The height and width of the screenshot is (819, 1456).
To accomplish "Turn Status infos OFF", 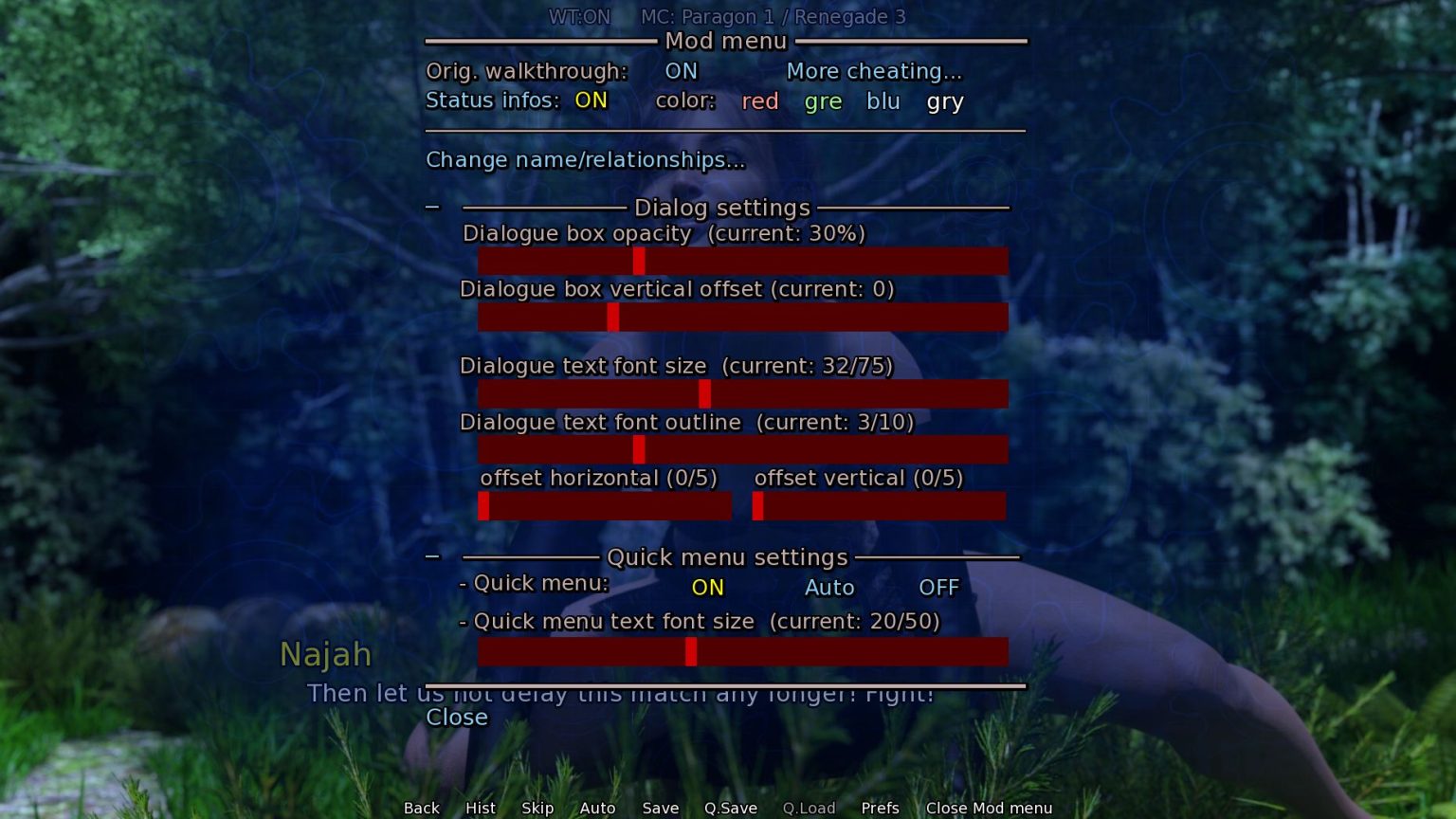I will [x=590, y=100].
